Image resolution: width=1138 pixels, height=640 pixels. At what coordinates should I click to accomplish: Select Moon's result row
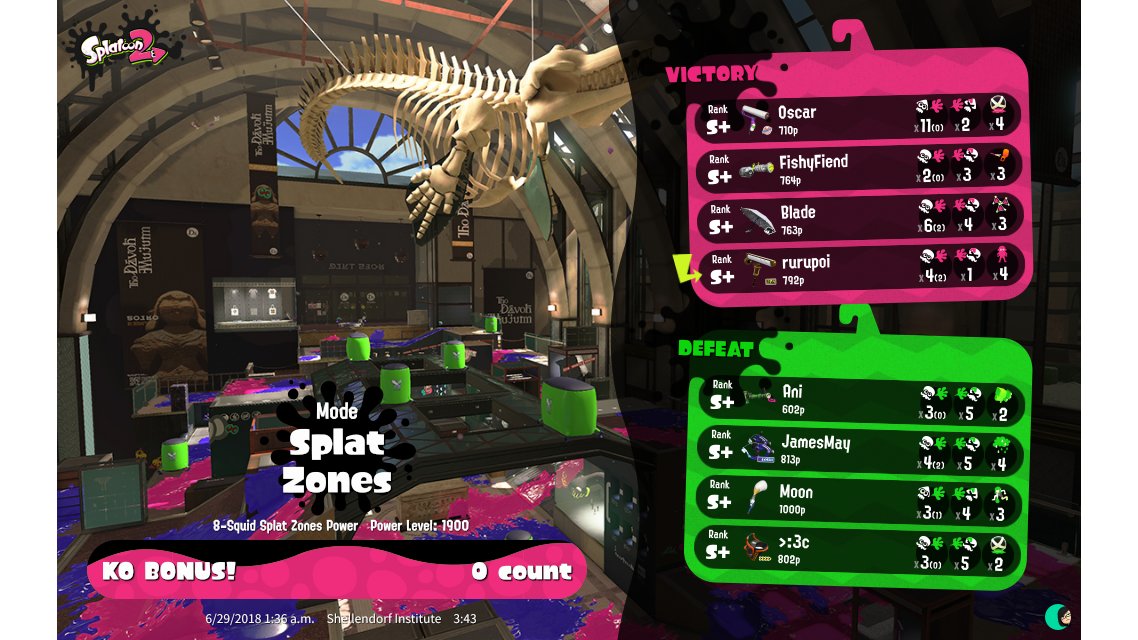pos(860,498)
